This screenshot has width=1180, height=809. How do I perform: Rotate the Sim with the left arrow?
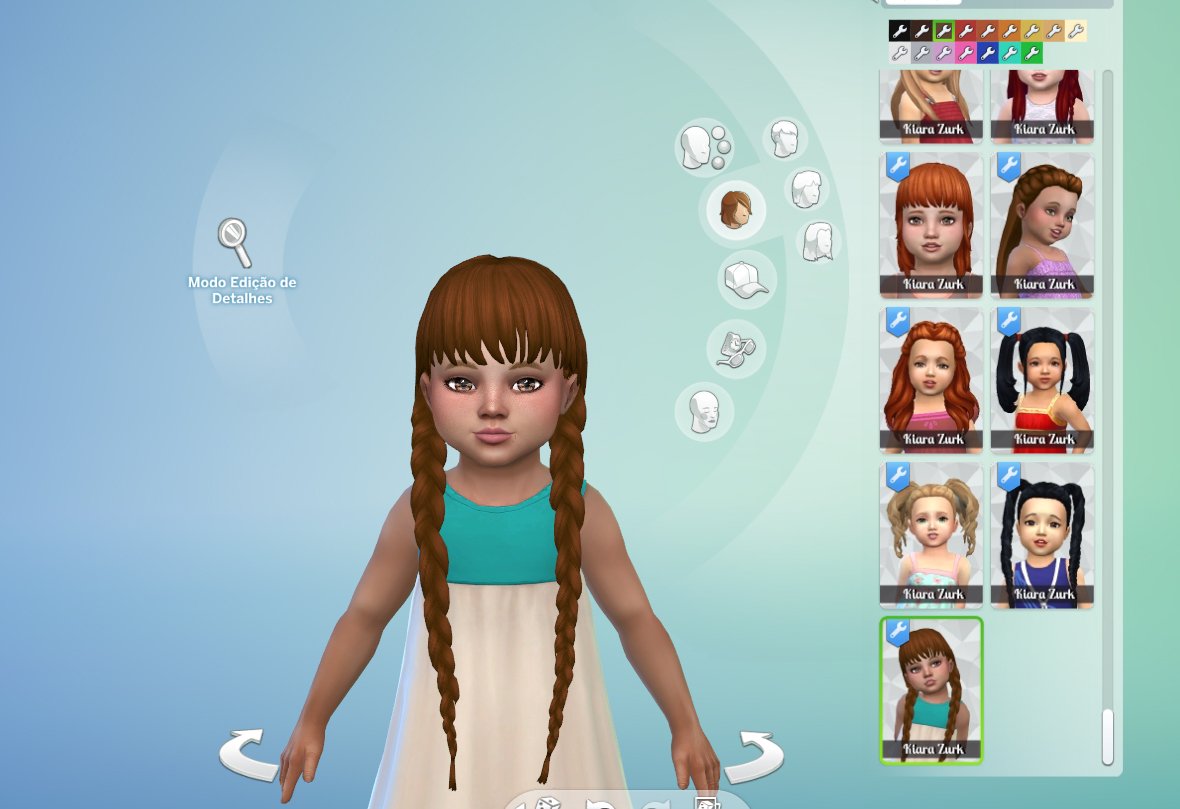pos(247,755)
